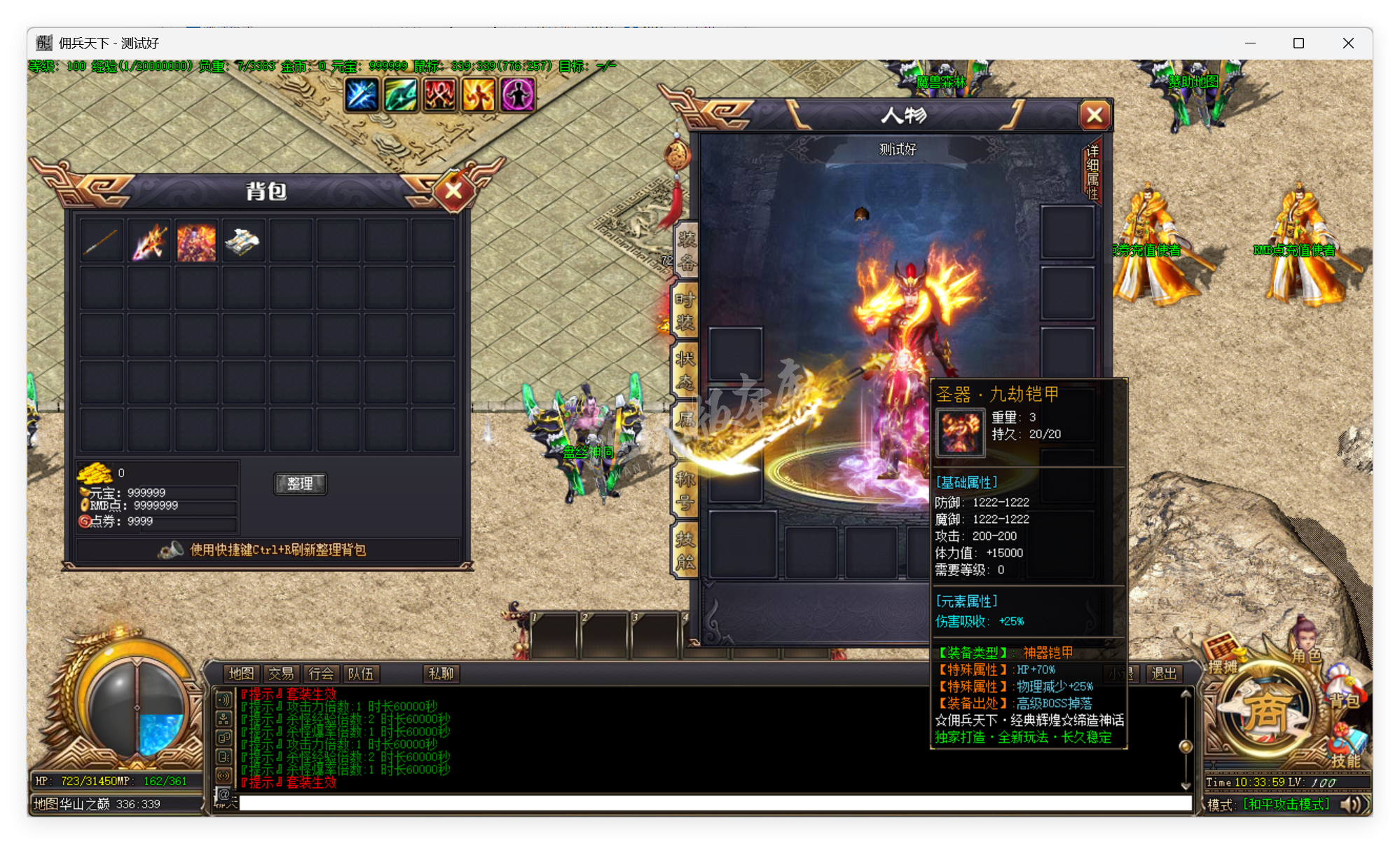Select the purple skill icon in the hotbar

pos(517,95)
